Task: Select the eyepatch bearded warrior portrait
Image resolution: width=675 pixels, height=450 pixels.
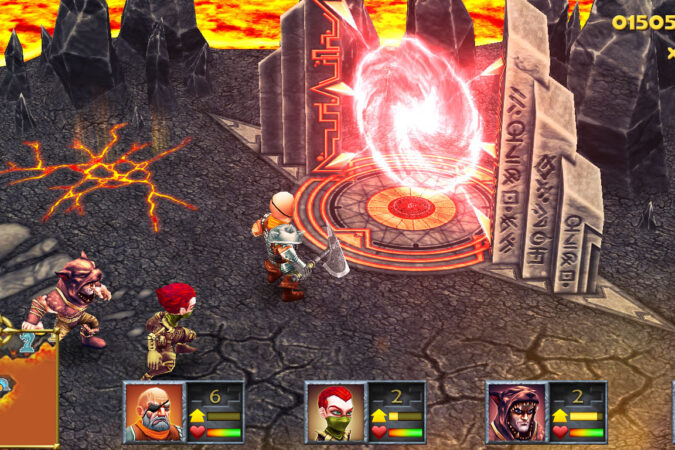Action: [154, 411]
